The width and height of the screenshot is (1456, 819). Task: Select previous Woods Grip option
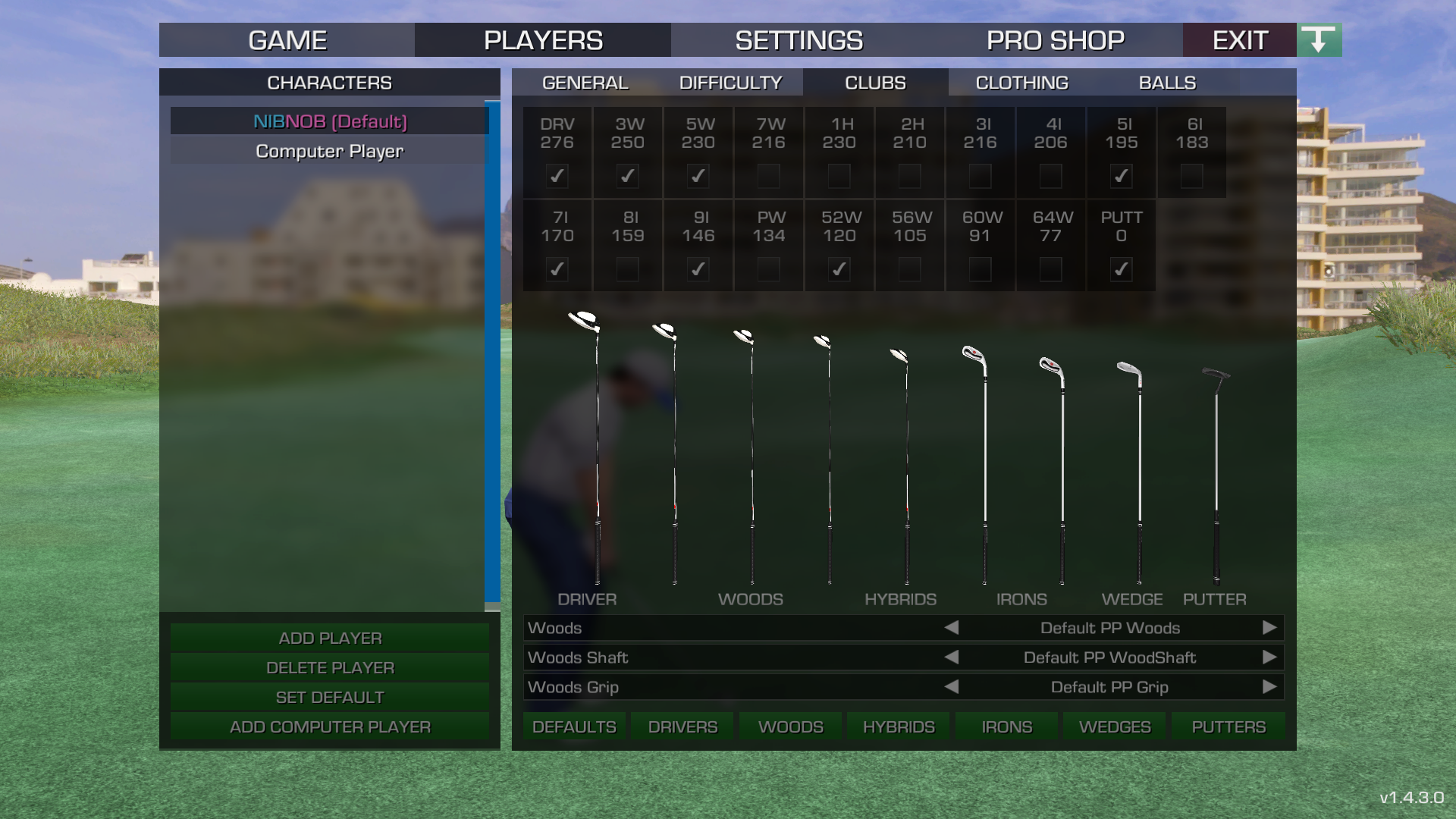(952, 687)
